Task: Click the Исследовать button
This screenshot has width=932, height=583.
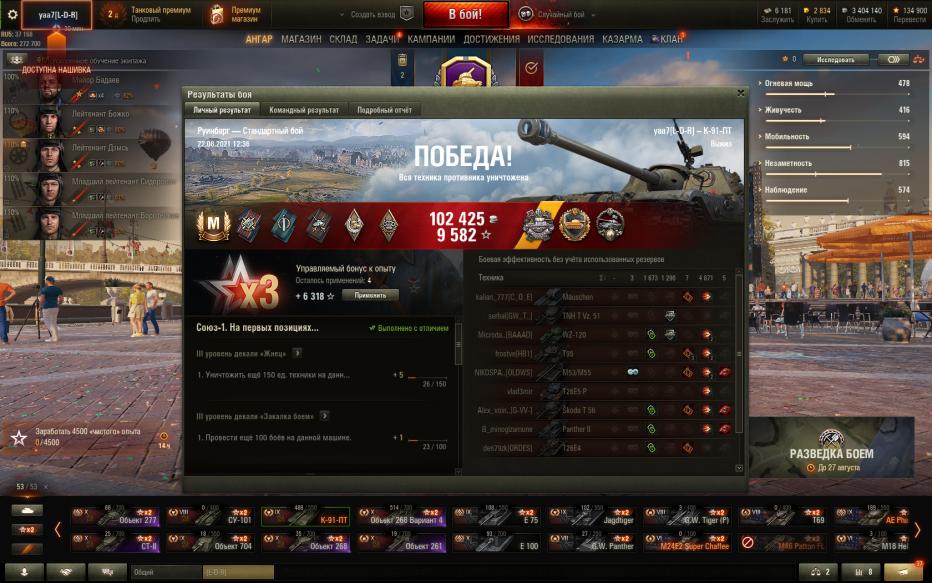Action: pos(836,59)
